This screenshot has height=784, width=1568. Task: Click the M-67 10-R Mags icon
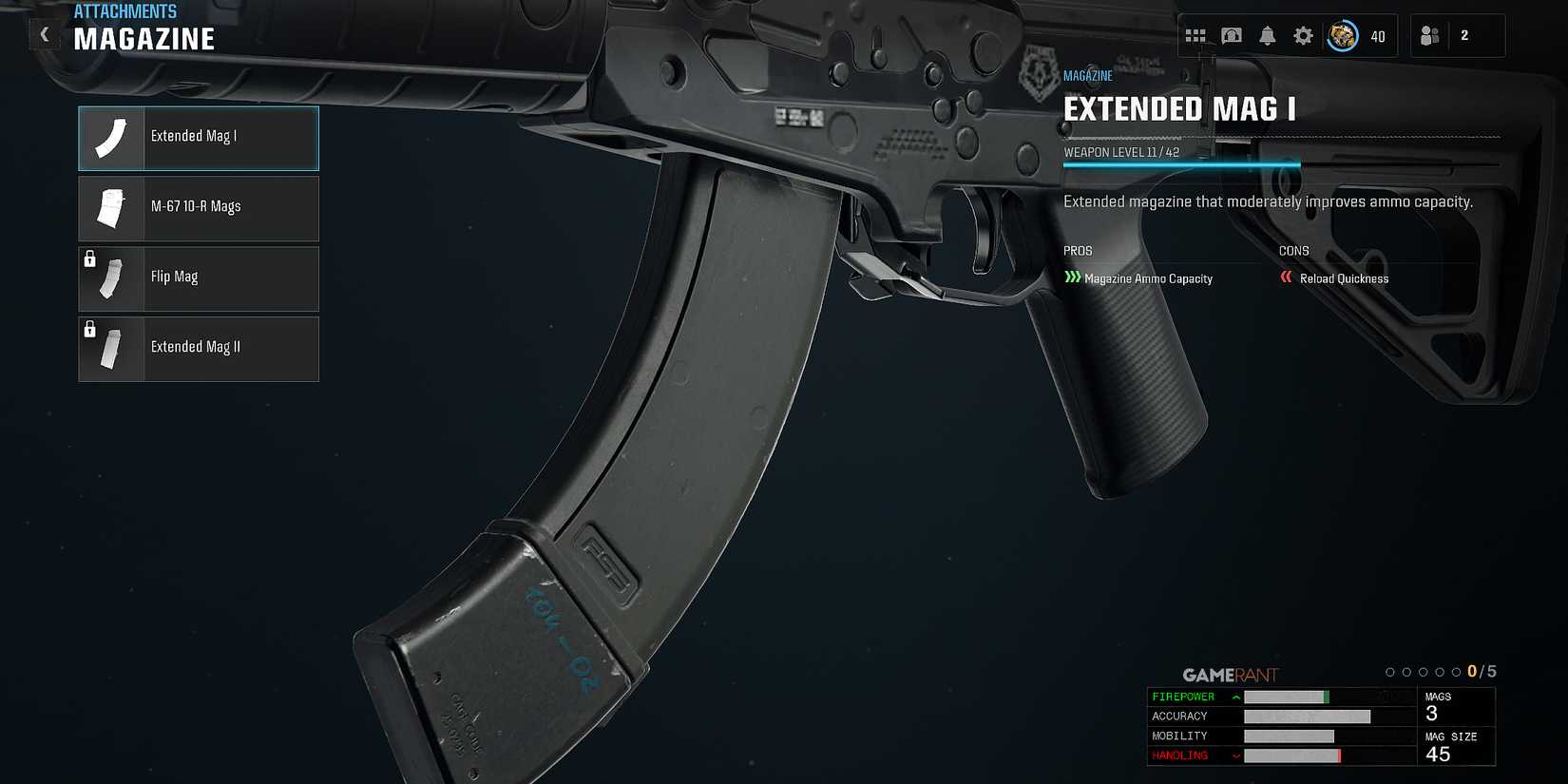pyautogui.click(x=110, y=208)
